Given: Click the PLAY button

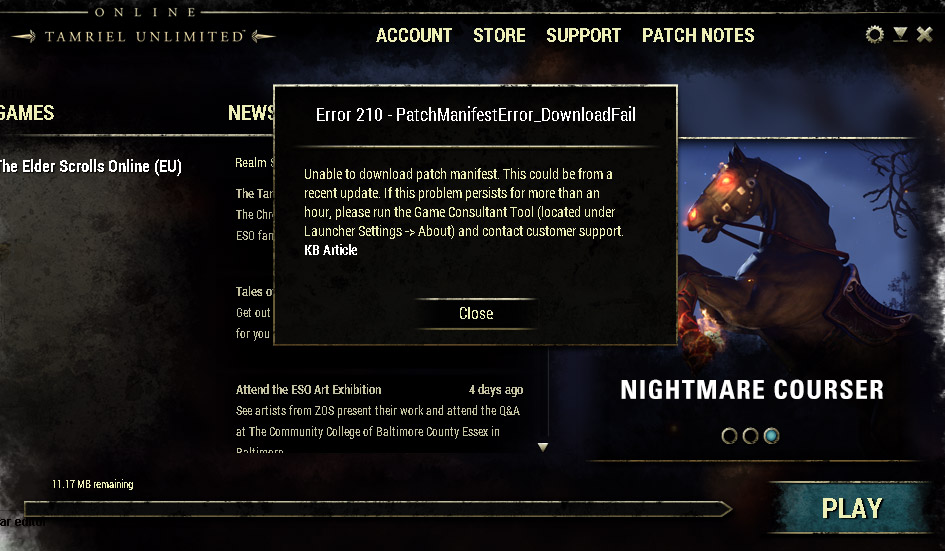Looking at the screenshot, I should [851, 508].
